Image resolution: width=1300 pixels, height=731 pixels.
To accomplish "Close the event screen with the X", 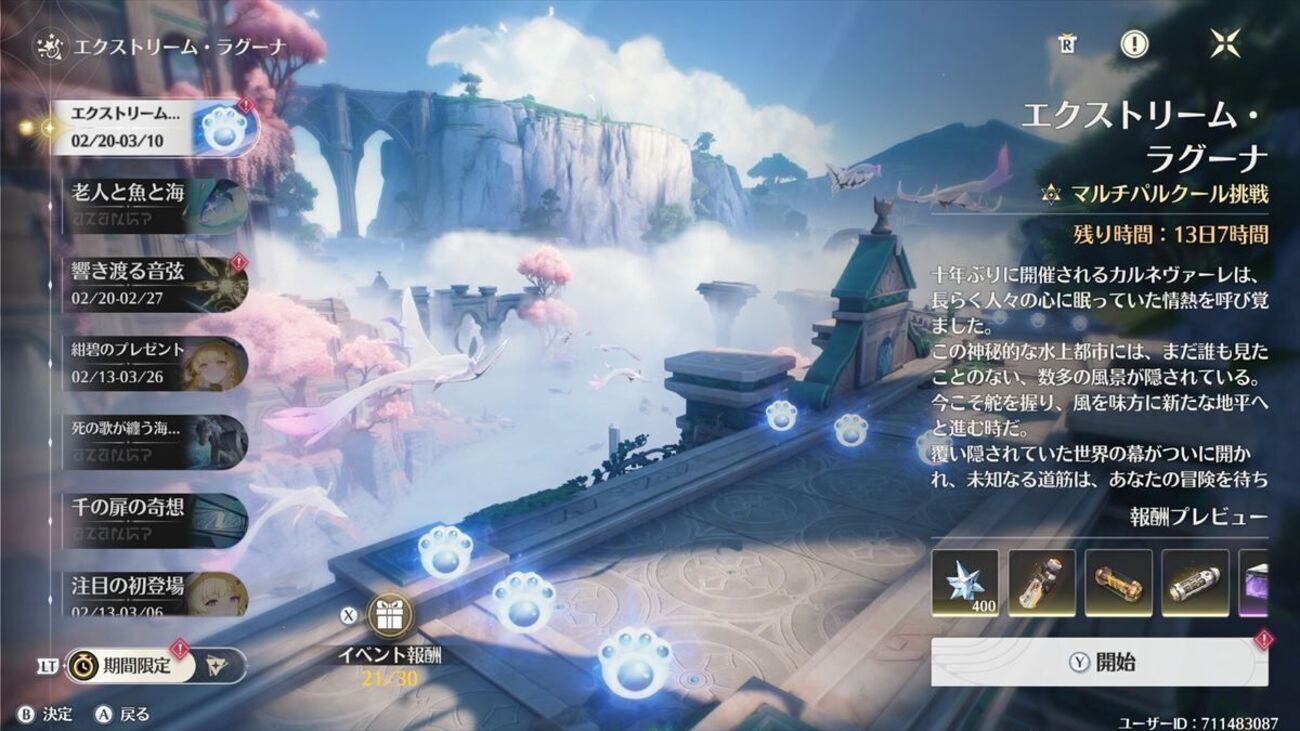I will (1225, 43).
